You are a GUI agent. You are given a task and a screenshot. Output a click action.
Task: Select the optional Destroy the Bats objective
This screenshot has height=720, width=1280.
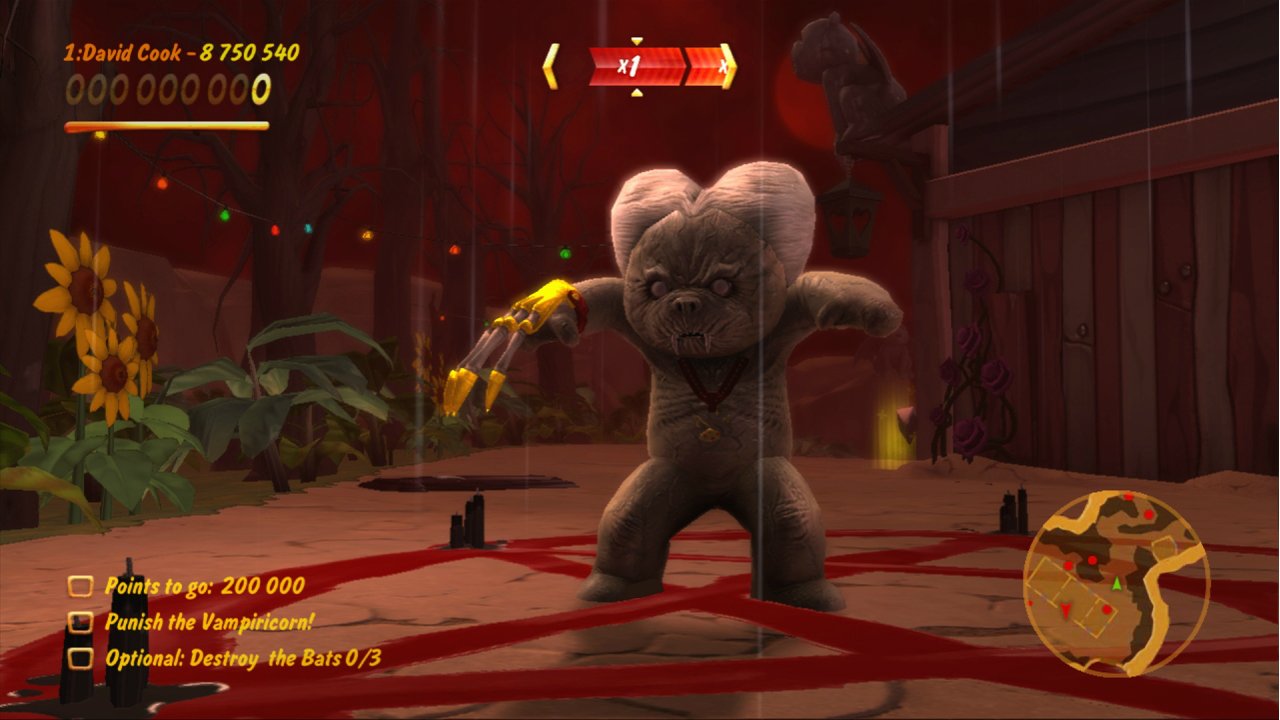(242, 658)
